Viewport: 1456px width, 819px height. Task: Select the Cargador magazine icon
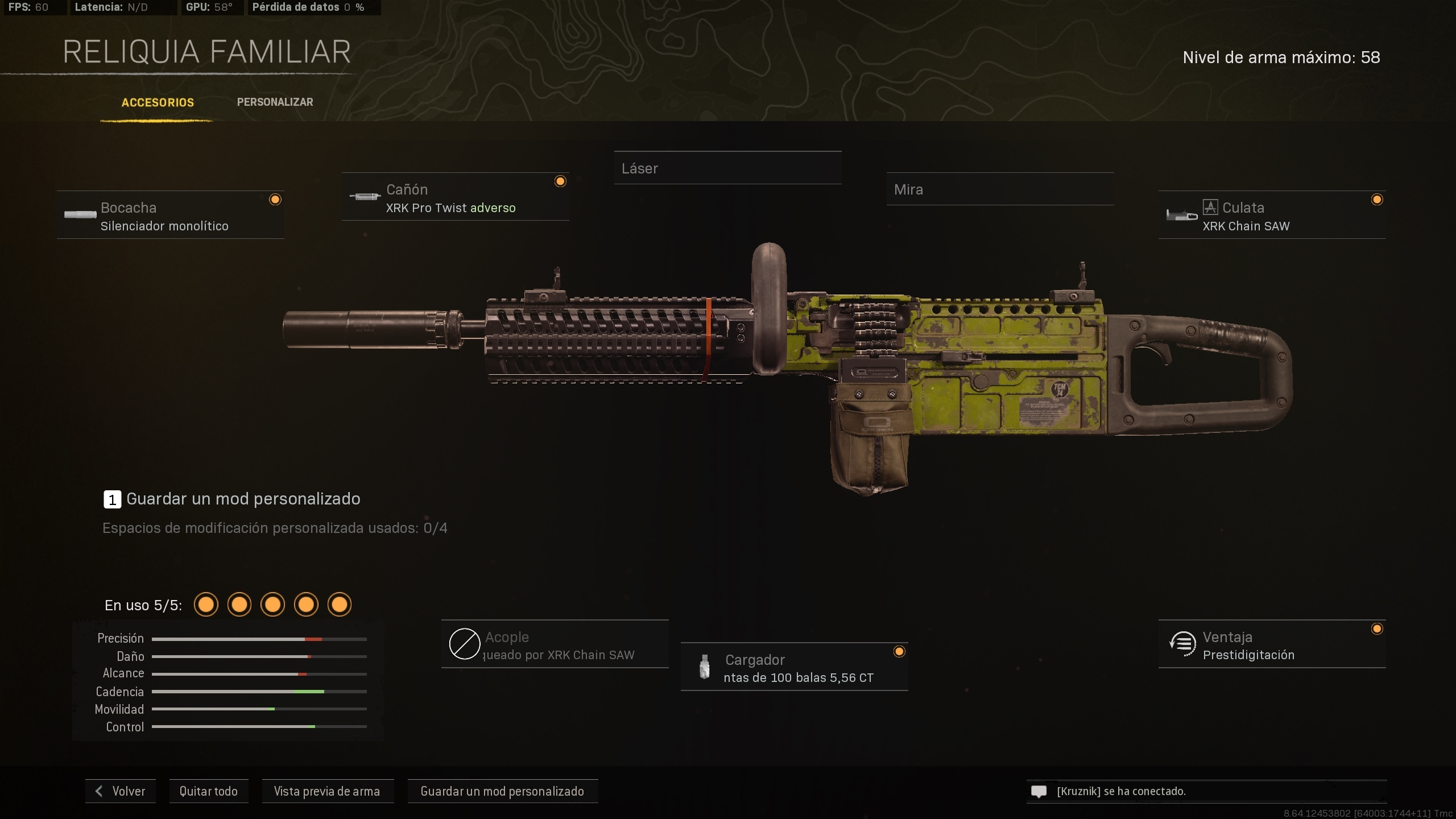click(x=705, y=667)
